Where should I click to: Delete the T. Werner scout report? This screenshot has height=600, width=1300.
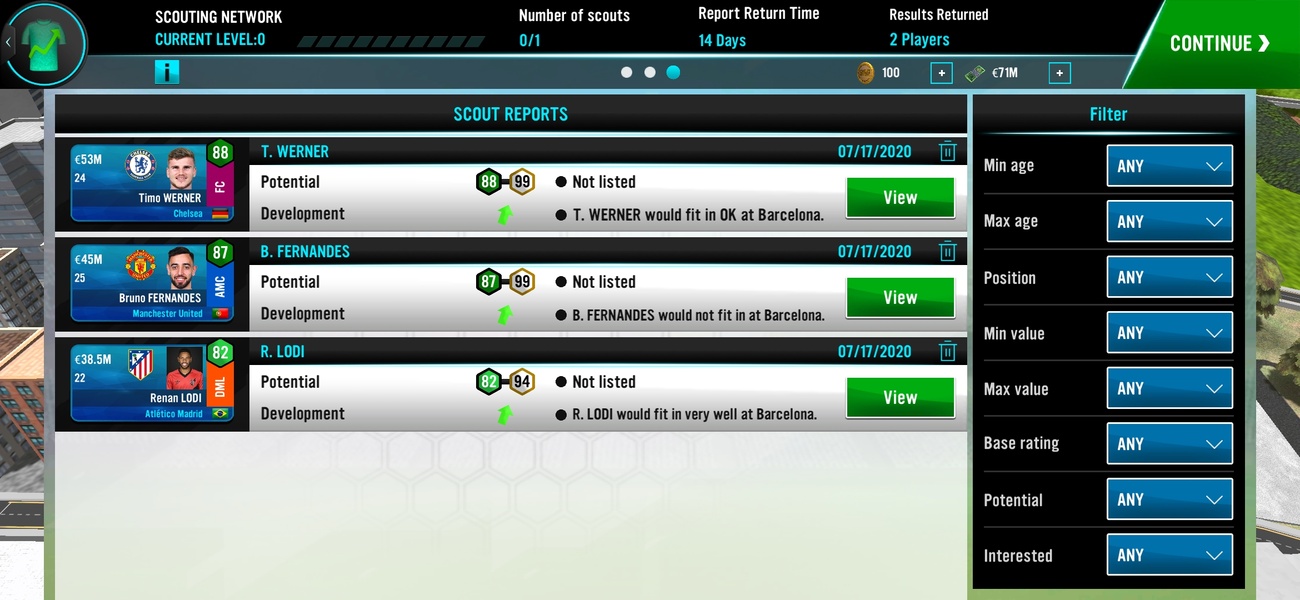[x=947, y=152]
